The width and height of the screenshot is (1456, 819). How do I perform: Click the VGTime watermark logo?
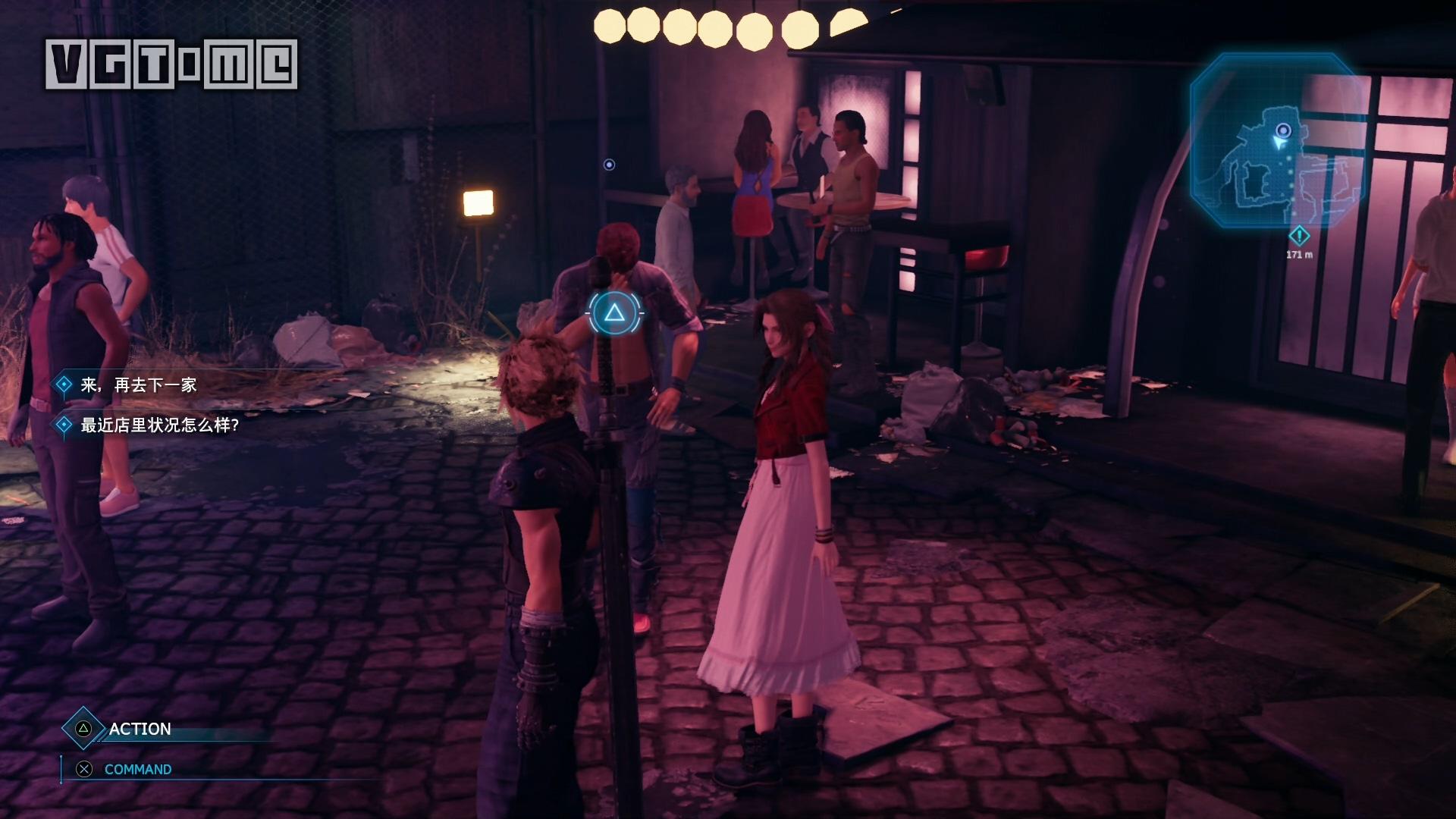point(171,64)
